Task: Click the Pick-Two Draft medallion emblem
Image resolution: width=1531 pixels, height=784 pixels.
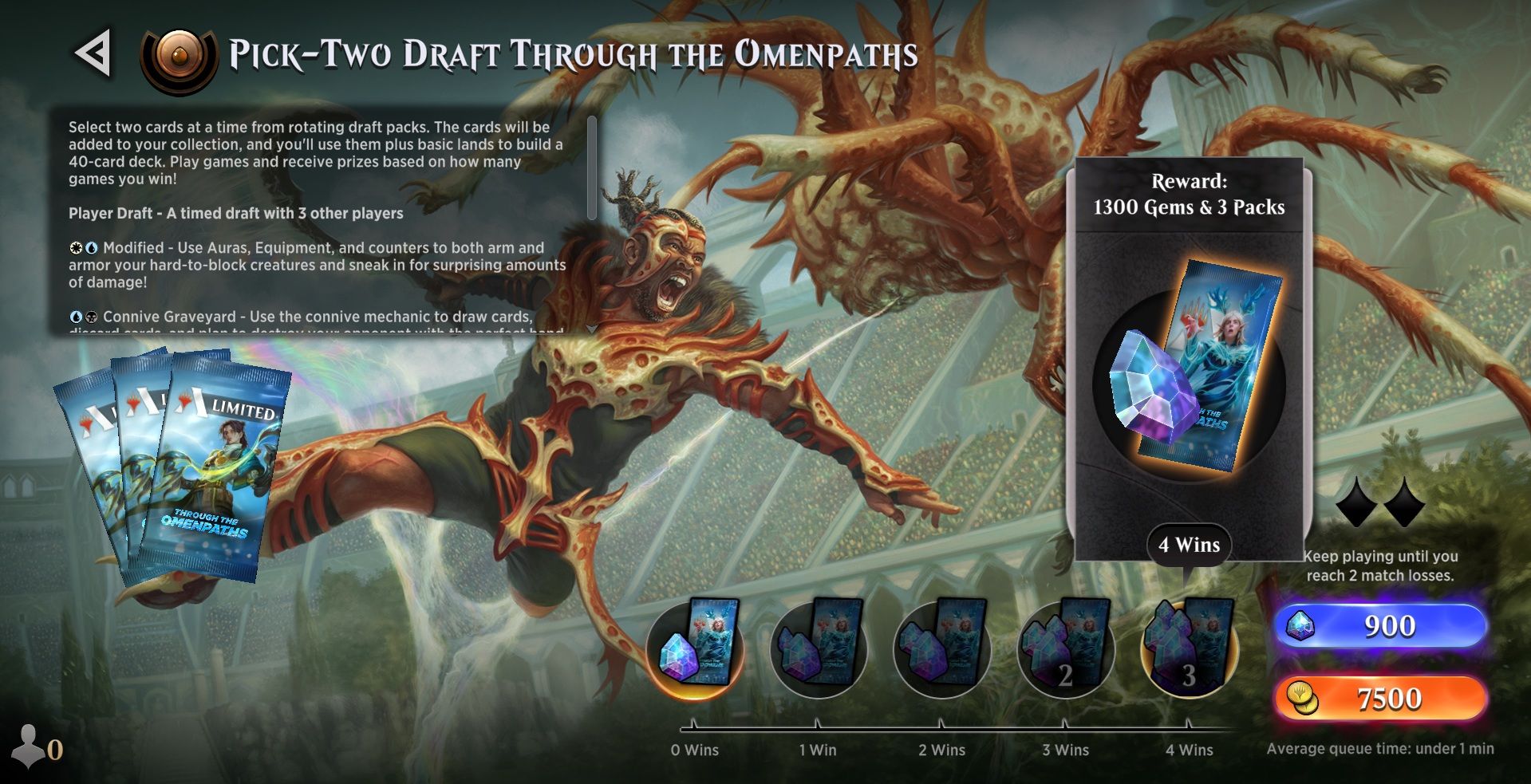Action: tap(178, 55)
